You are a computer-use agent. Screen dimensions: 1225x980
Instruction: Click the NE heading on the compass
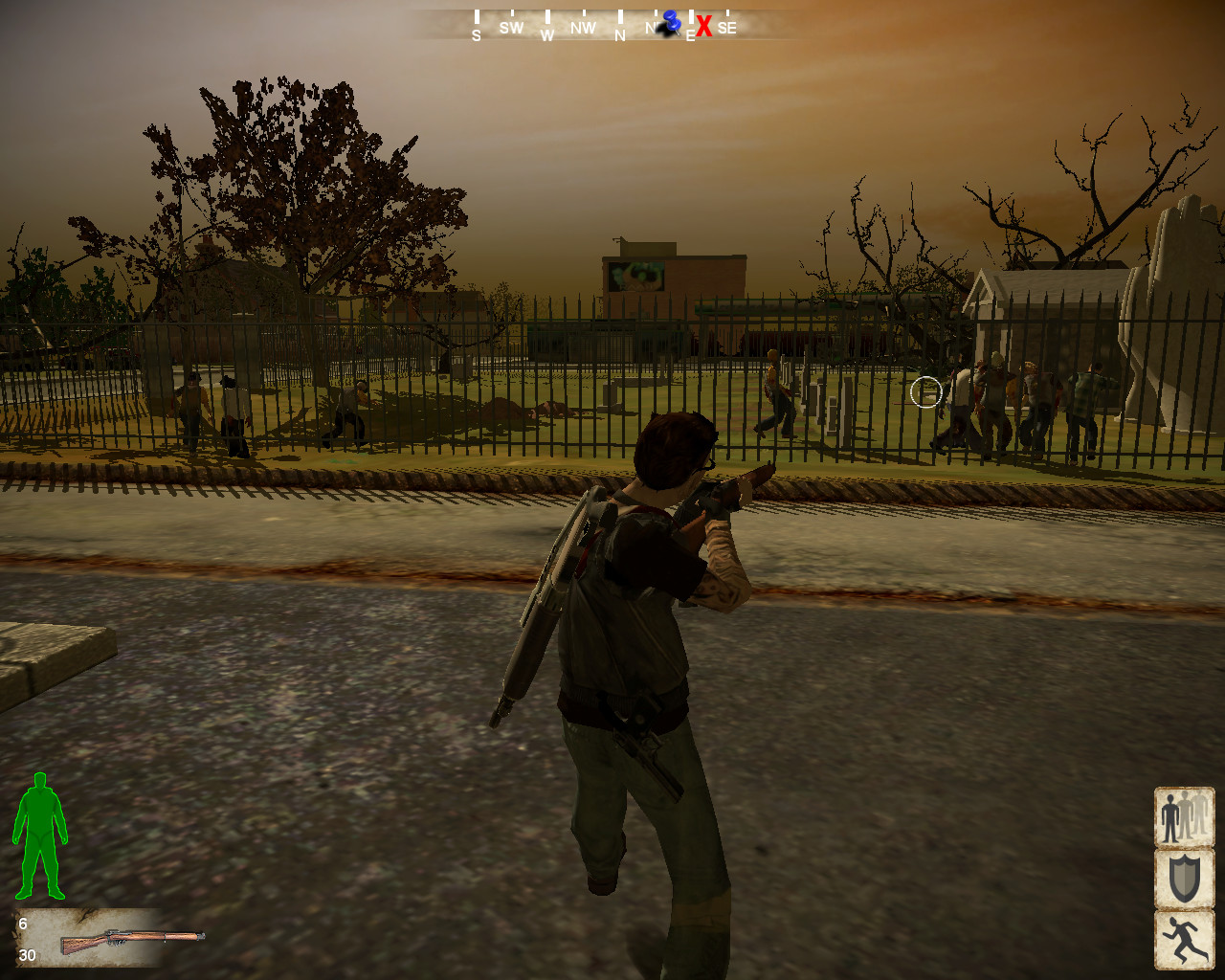654,28
